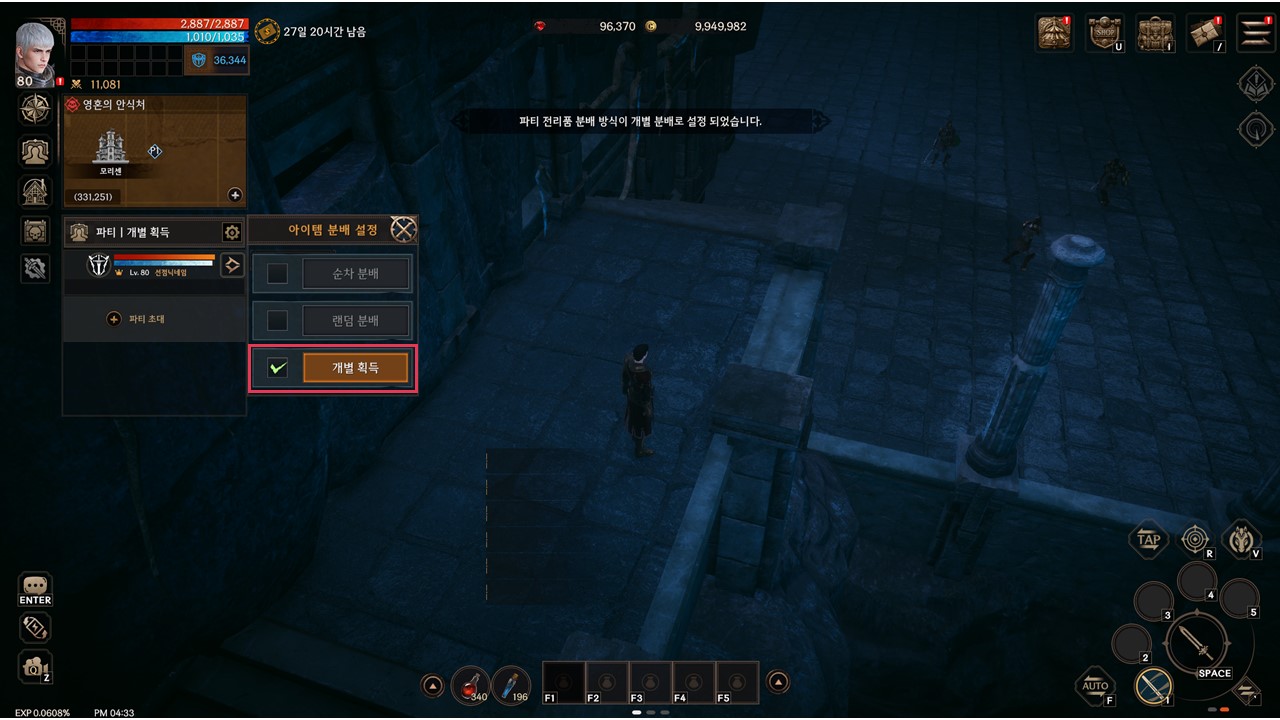Tick the 순차 분배 checkbox
The height and width of the screenshot is (720, 1280).
pyautogui.click(x=277, y=273)
